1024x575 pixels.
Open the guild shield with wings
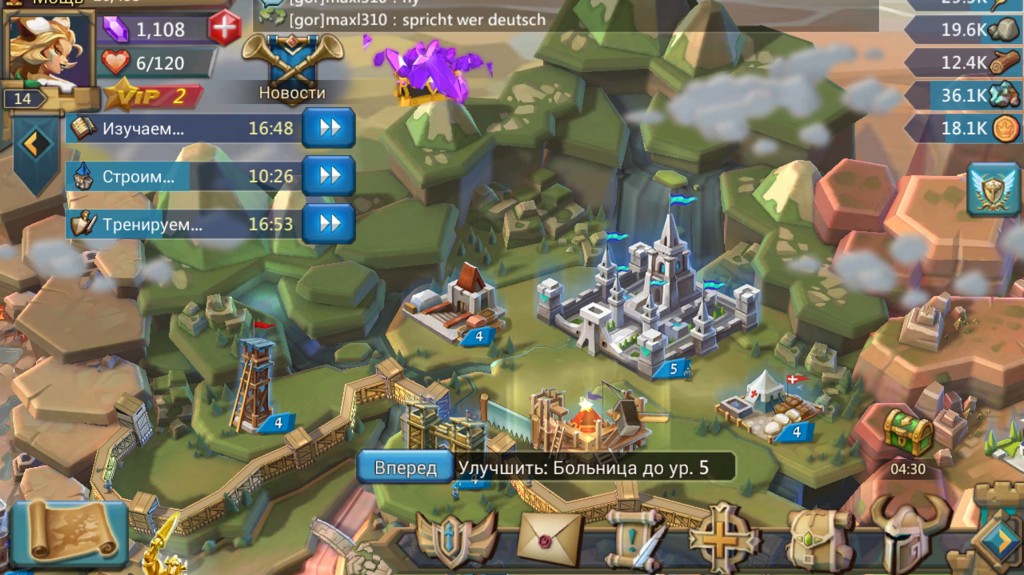tap(456, 538)
